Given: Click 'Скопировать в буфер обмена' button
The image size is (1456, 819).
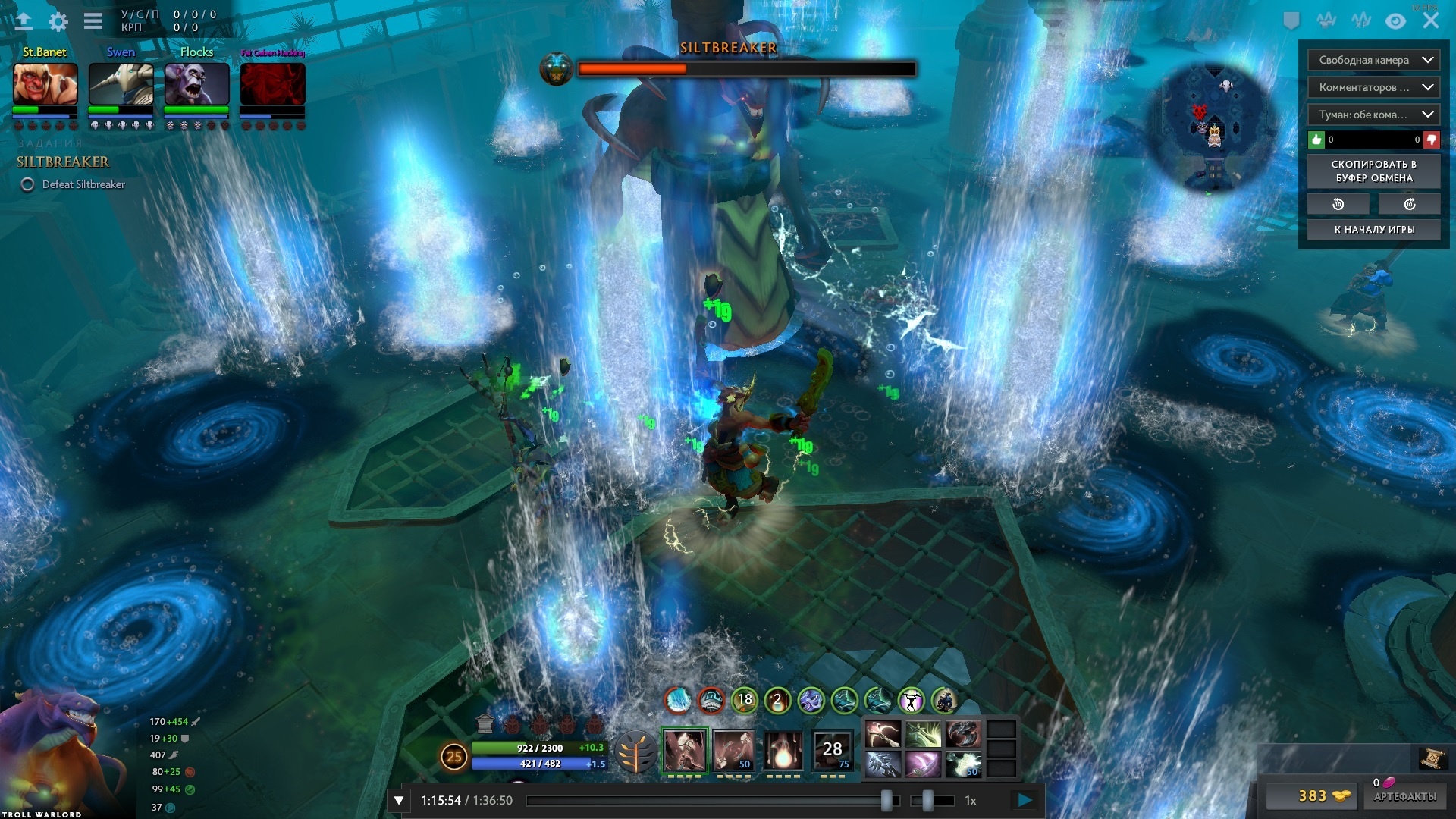Looking at the screenshot, I should 1373,171.
